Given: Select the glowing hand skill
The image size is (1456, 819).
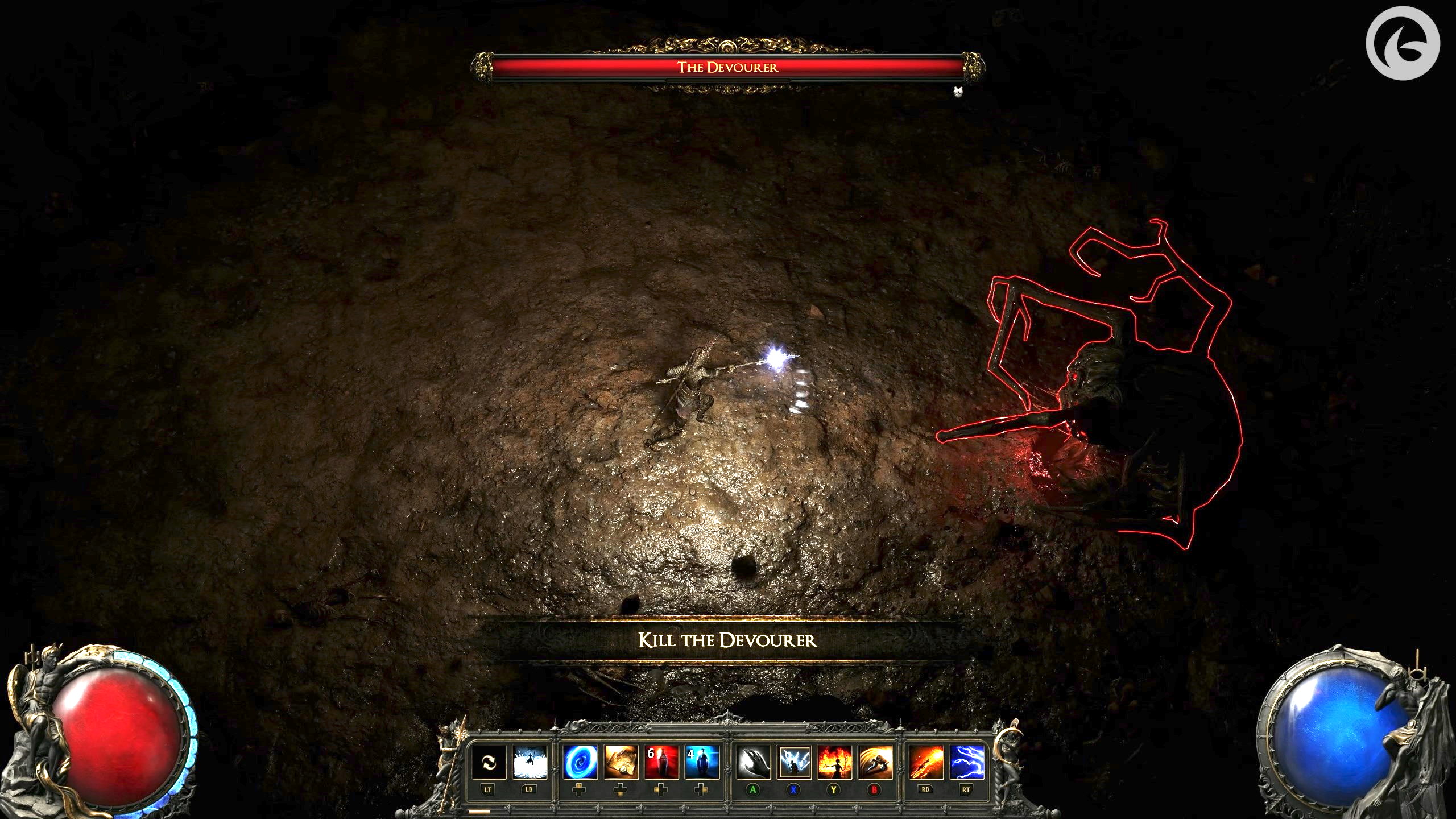Looking at the screenshot, I should [x=753, y=762].
